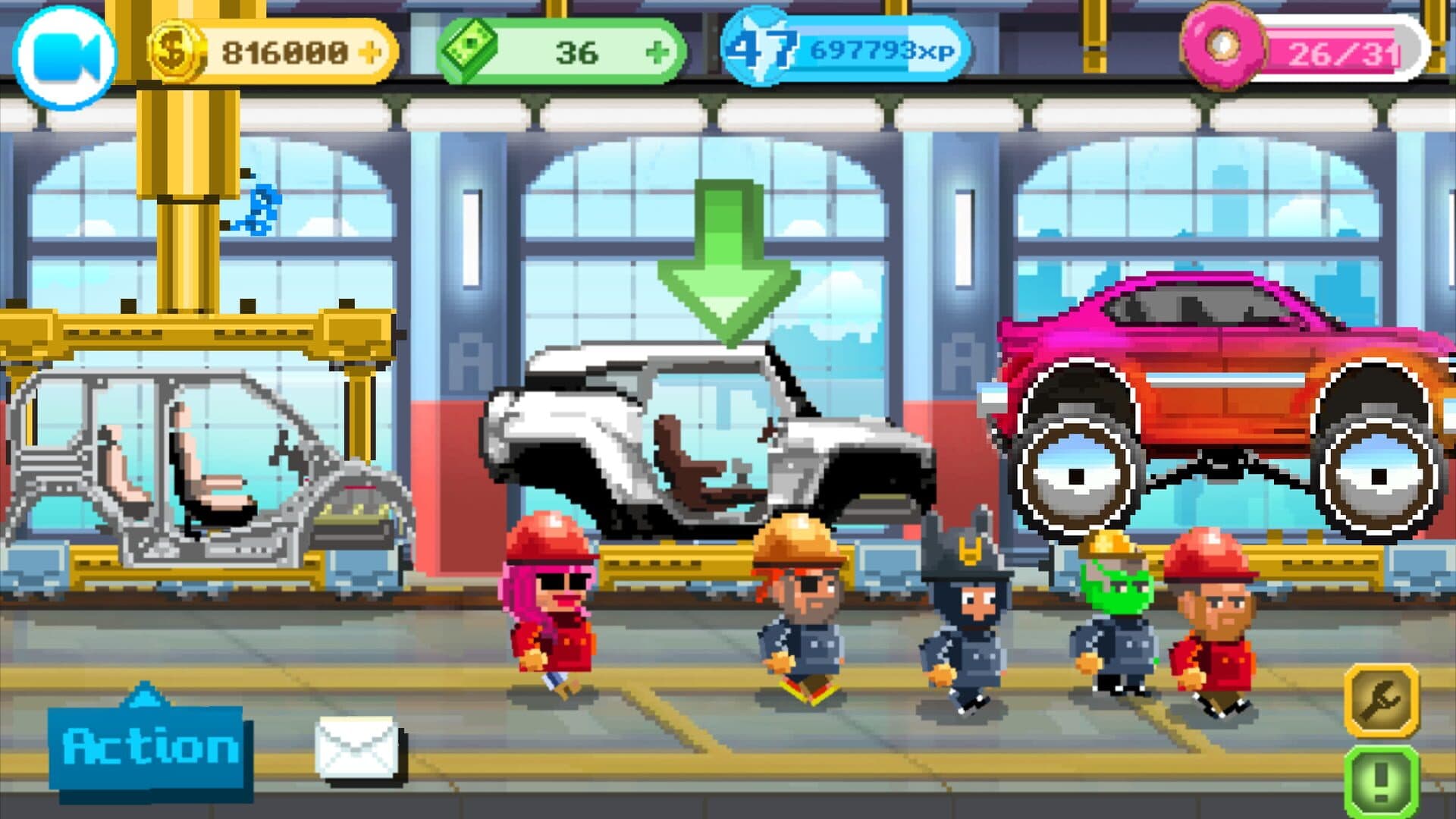1456x819 pixels.
Task: Open the video camera button
Action: (65, 57)
